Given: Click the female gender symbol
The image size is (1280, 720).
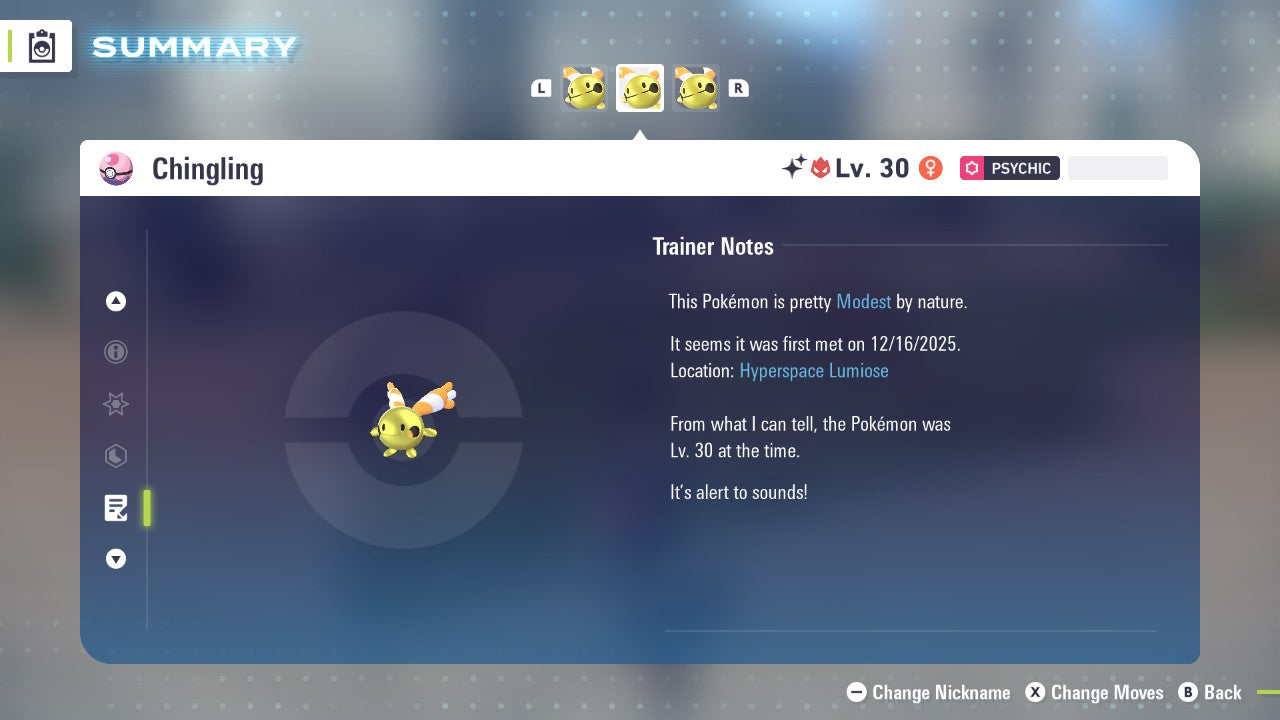Looking at the screenshot, I should (x=930, y=168).
